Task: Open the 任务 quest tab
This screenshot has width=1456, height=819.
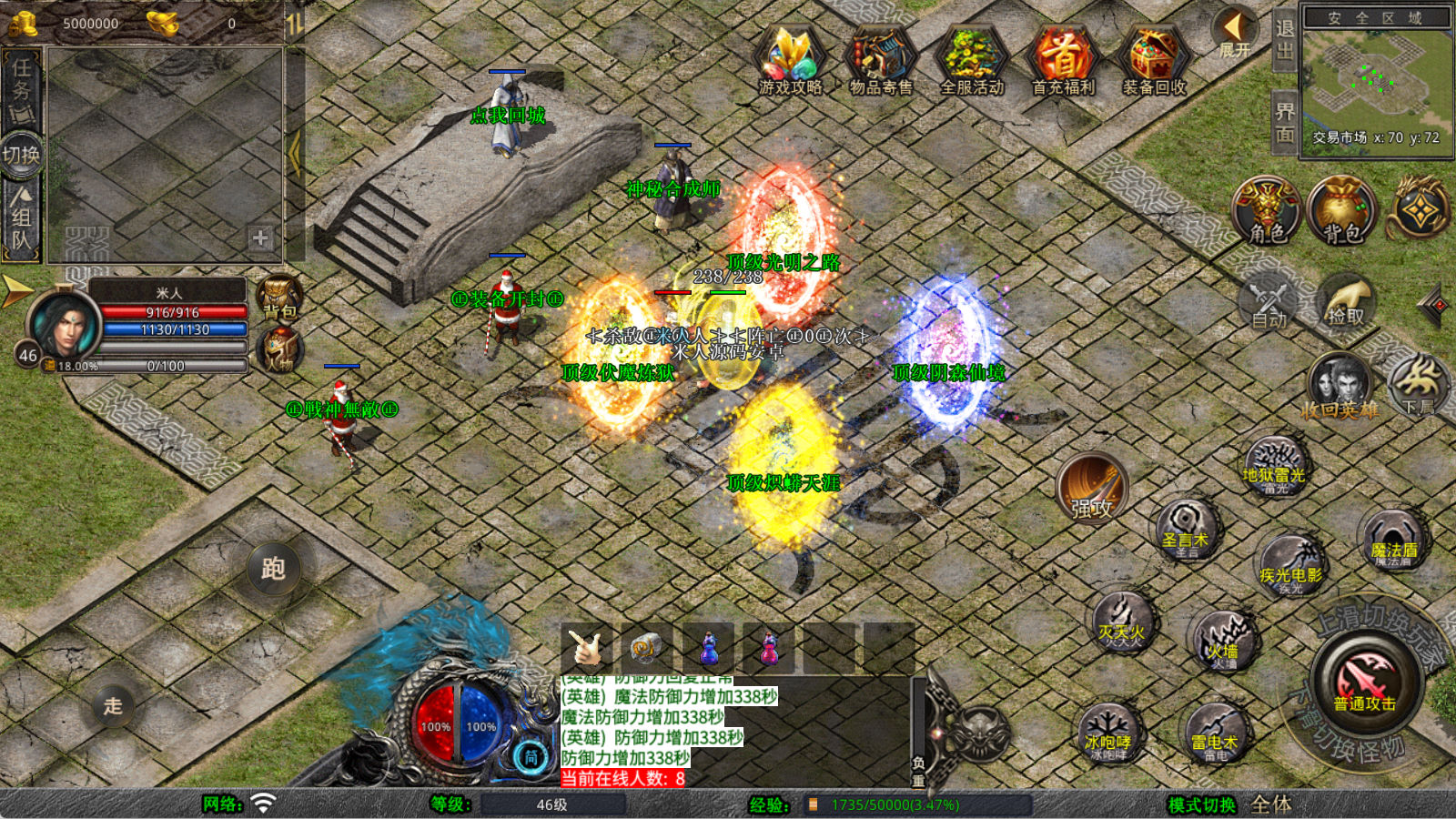Action: coord(22,89)
